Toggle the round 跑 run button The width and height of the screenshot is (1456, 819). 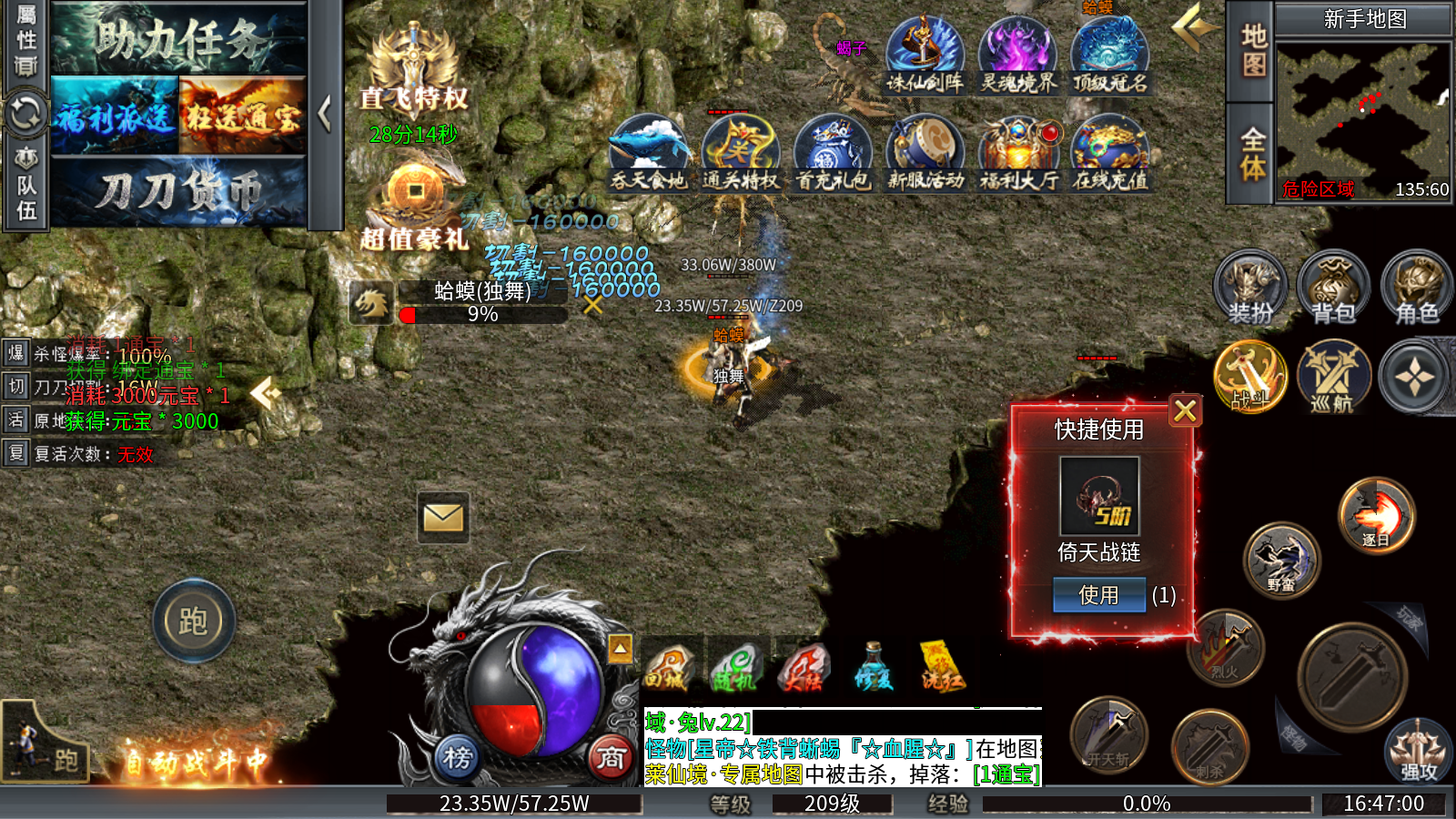click(193, 622)
